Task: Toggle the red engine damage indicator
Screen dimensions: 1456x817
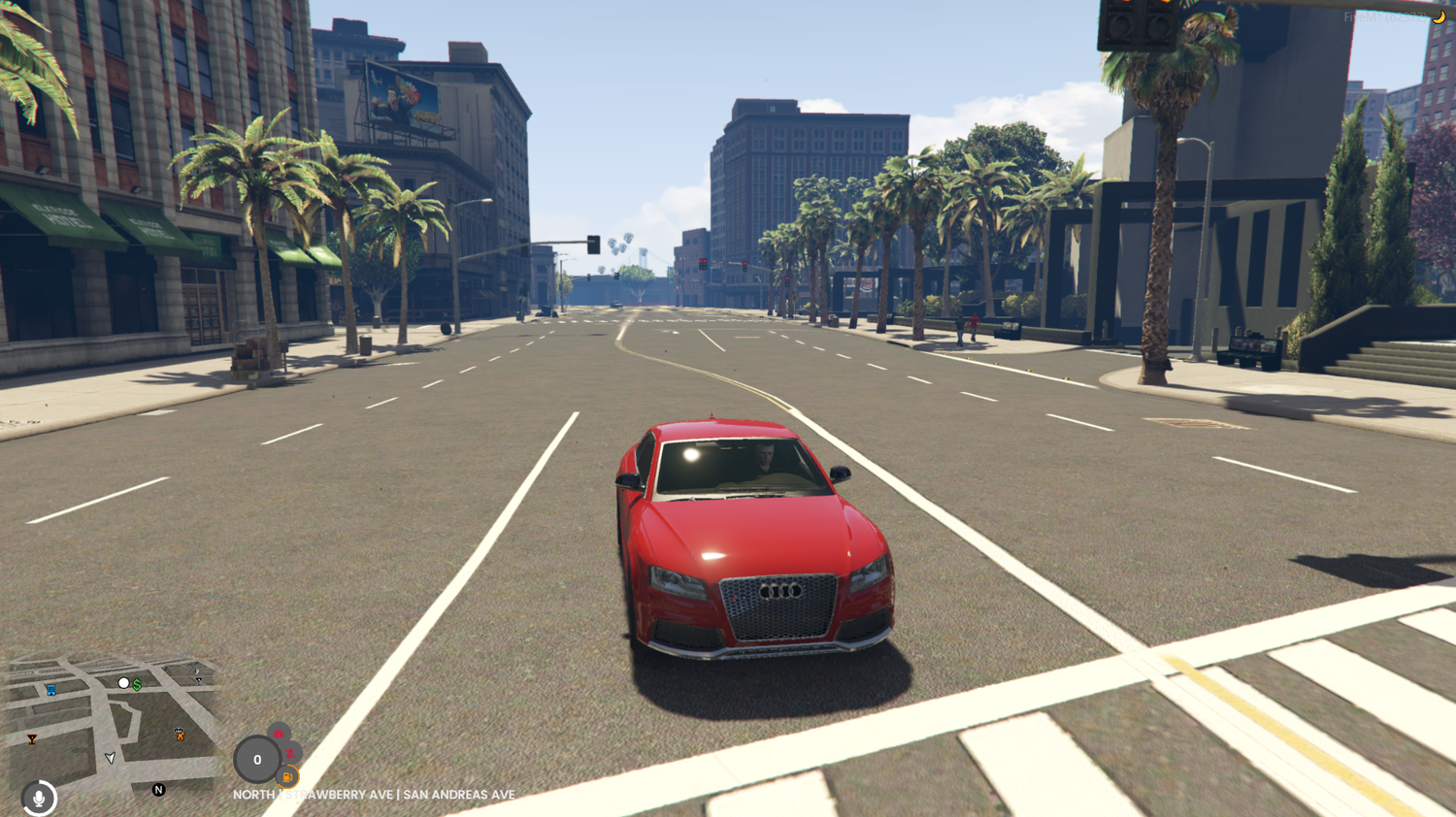Action: 279,735
